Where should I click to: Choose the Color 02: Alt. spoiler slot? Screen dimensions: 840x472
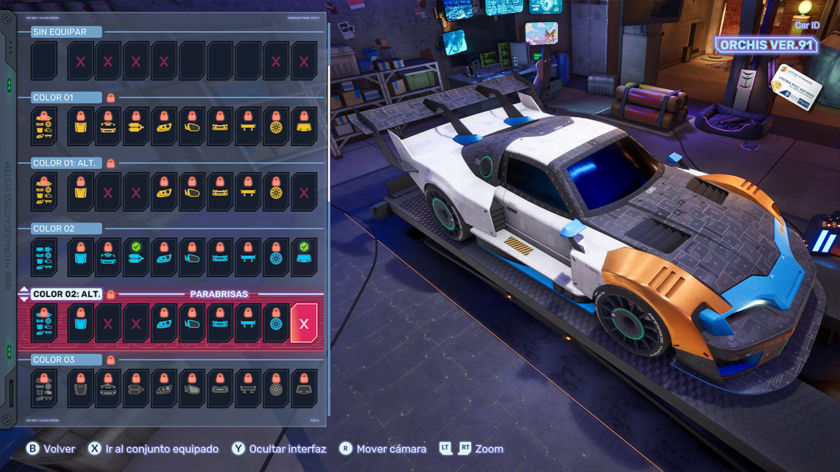(x=248, y=324)
